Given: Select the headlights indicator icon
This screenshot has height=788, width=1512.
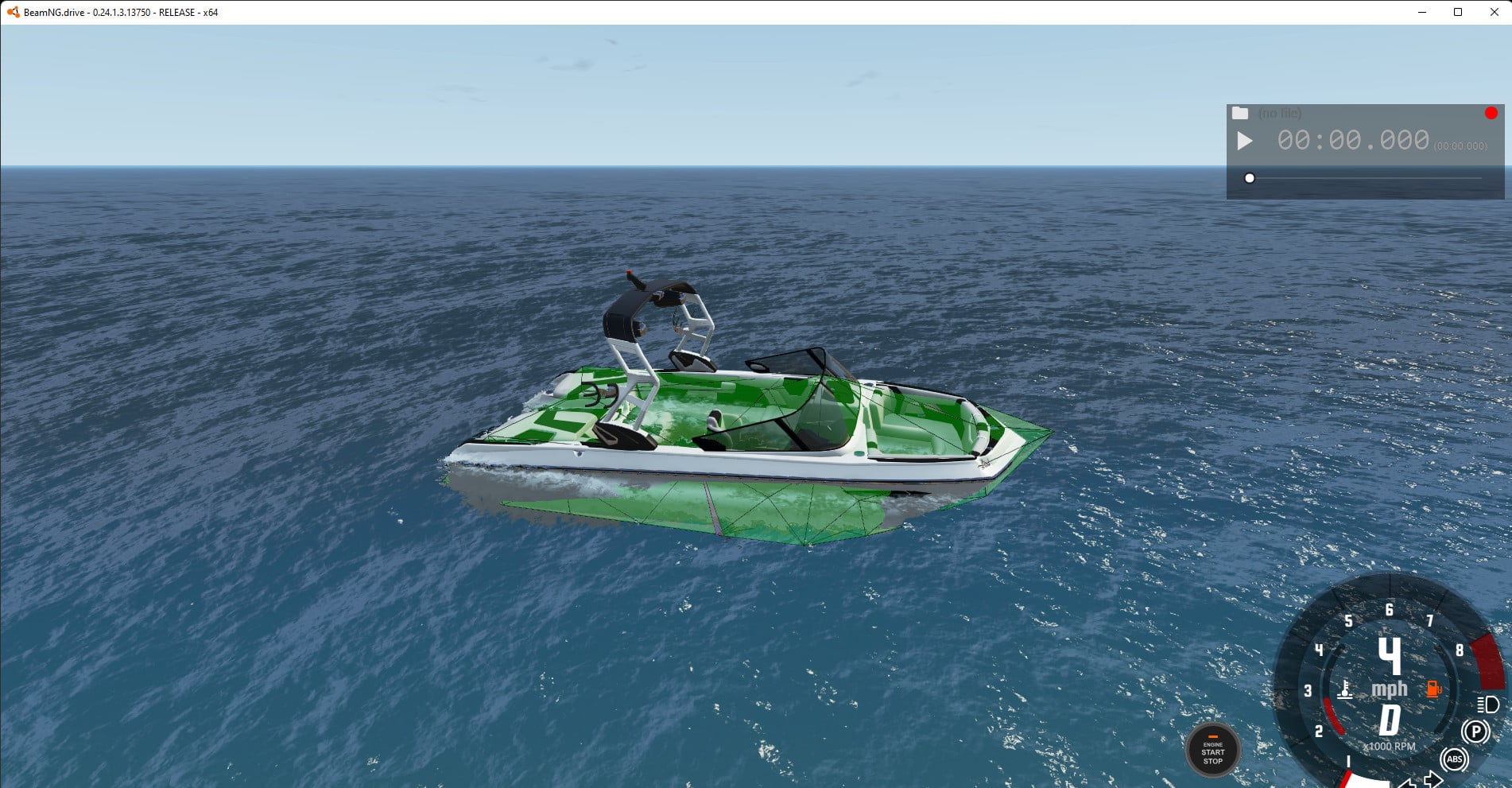Looking at the screenshot, I should pyautogui.click(x=1487, y=705).
